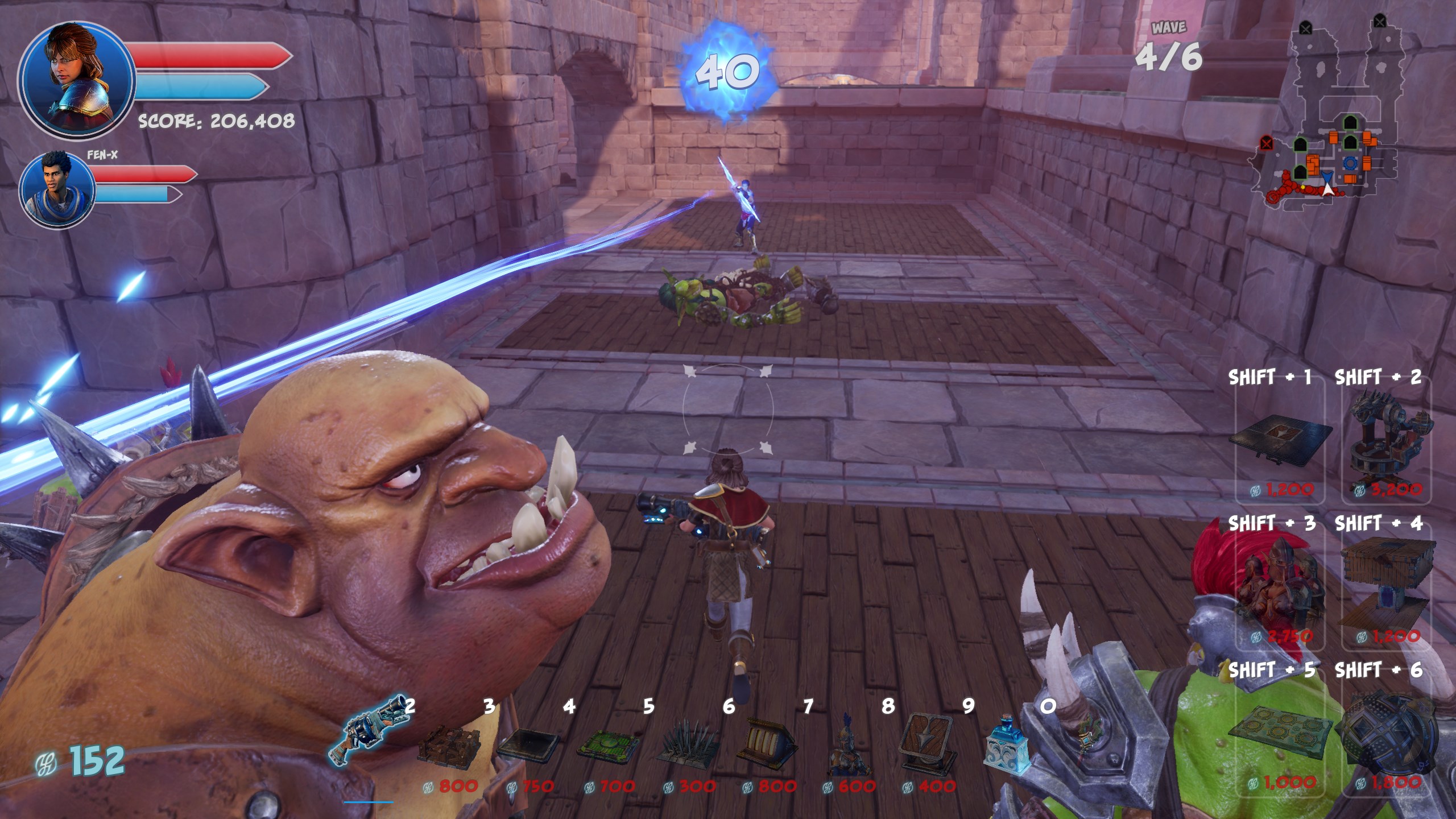Select the blunderbuss weapon slot
Screen dimensions: 1456x819
369,730
